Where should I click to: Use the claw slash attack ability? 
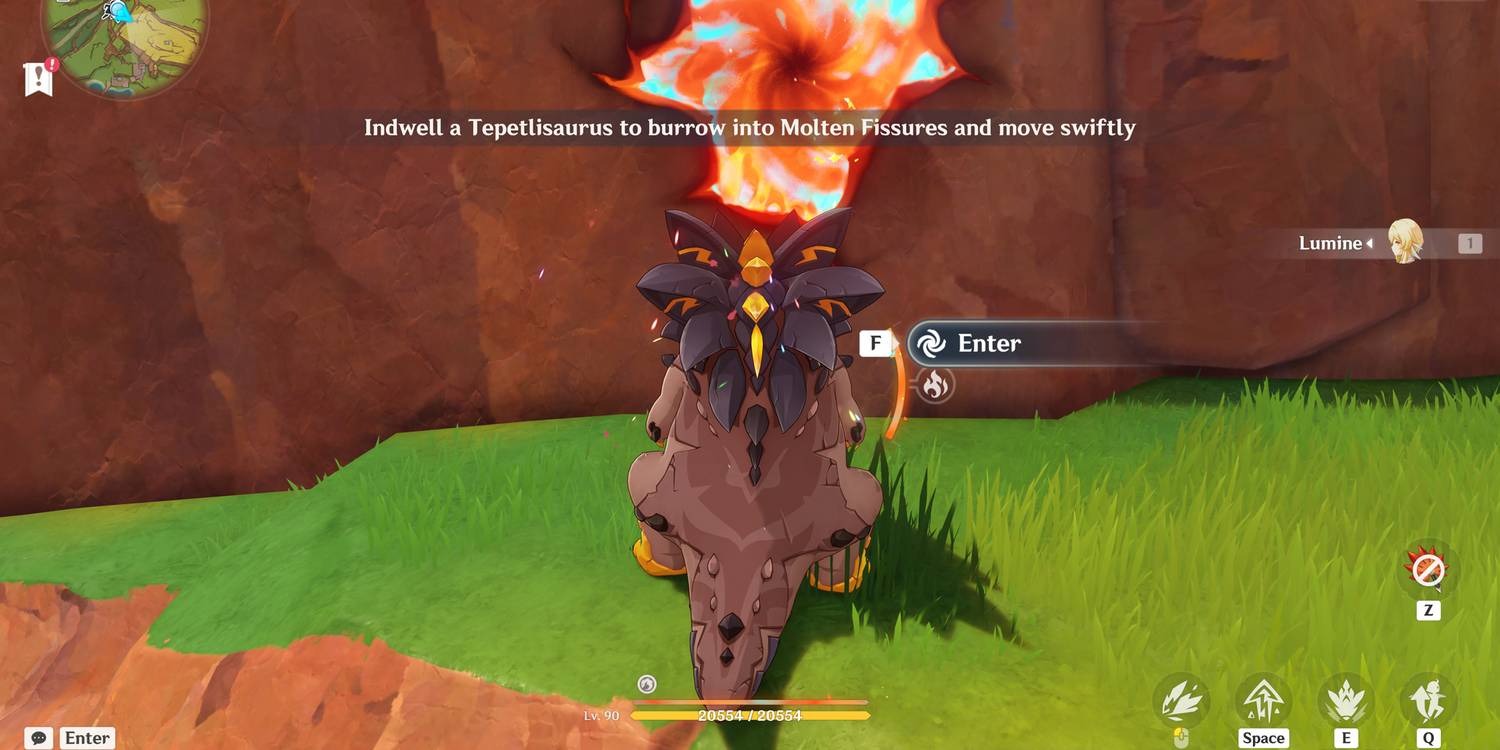(1181, 701)
